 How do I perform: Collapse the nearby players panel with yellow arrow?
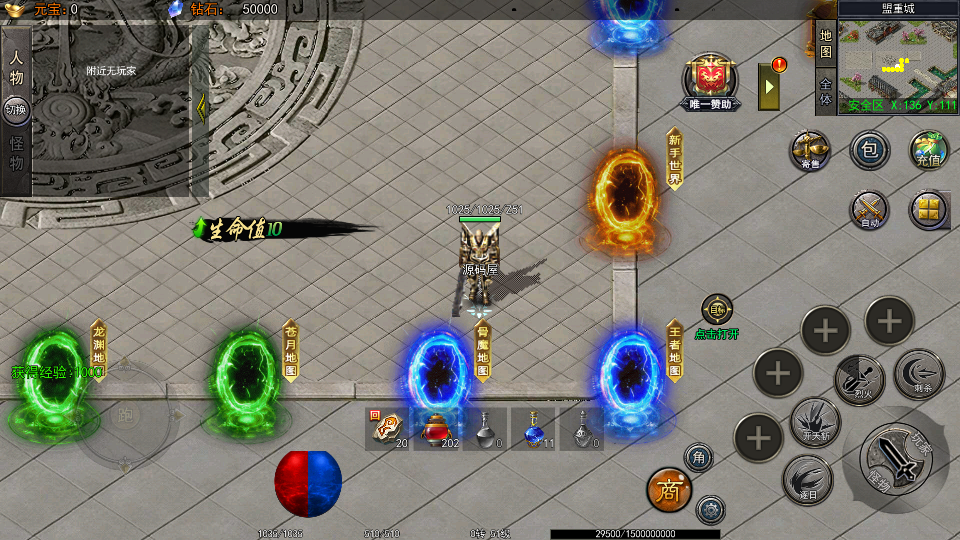(201, 107)
